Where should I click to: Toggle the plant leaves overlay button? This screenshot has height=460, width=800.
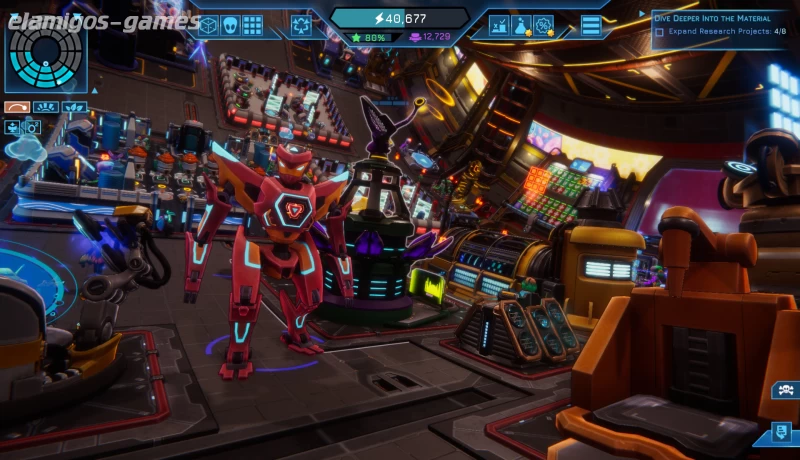74,107
